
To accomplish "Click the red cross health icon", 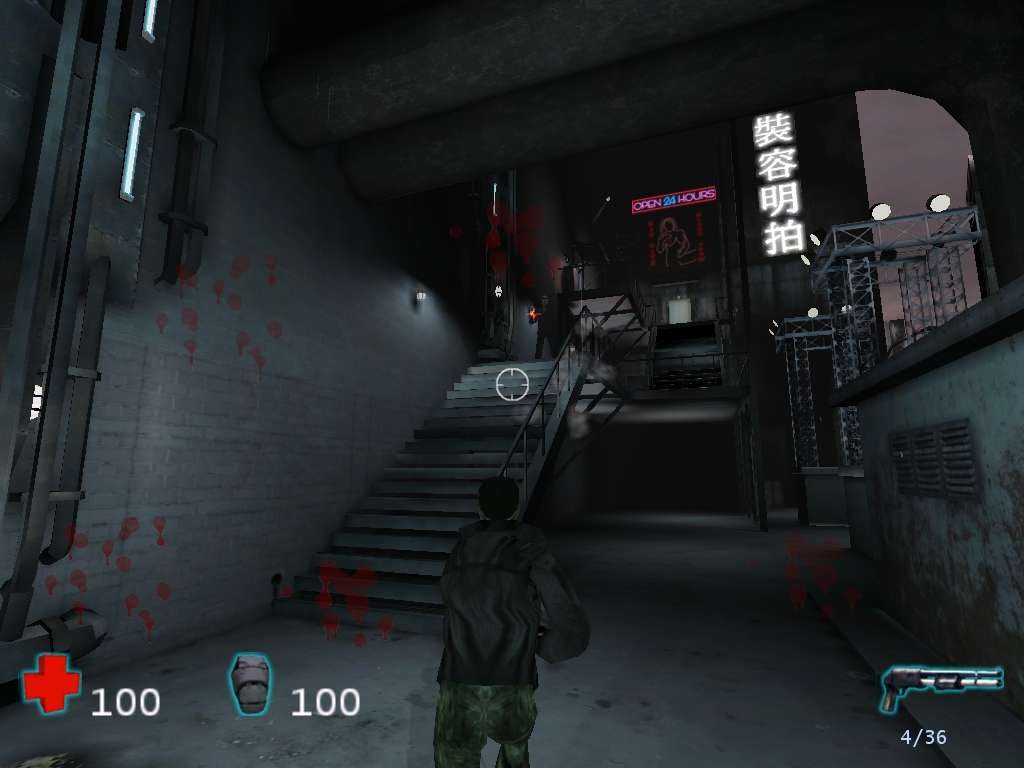I will [51, 684].
